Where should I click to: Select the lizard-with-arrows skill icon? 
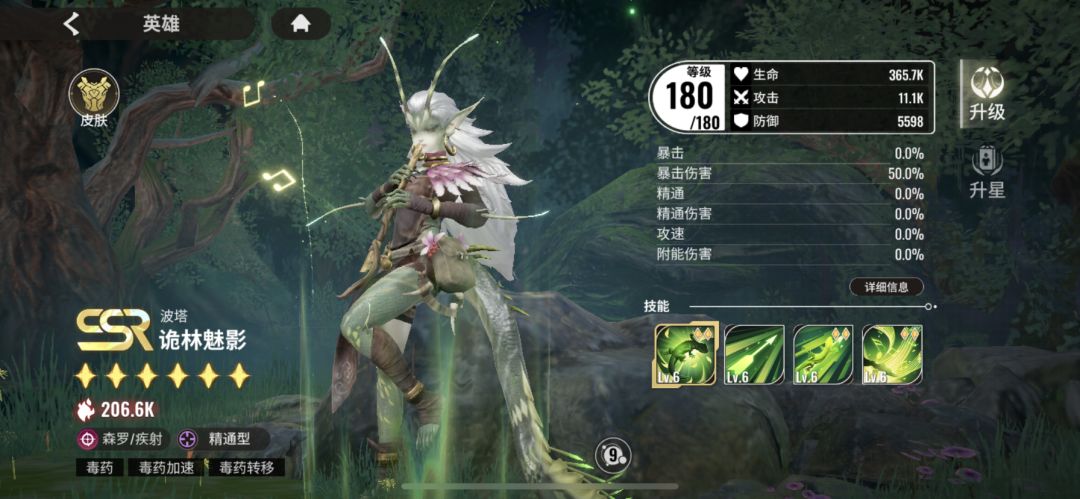(x=823, y=354)
